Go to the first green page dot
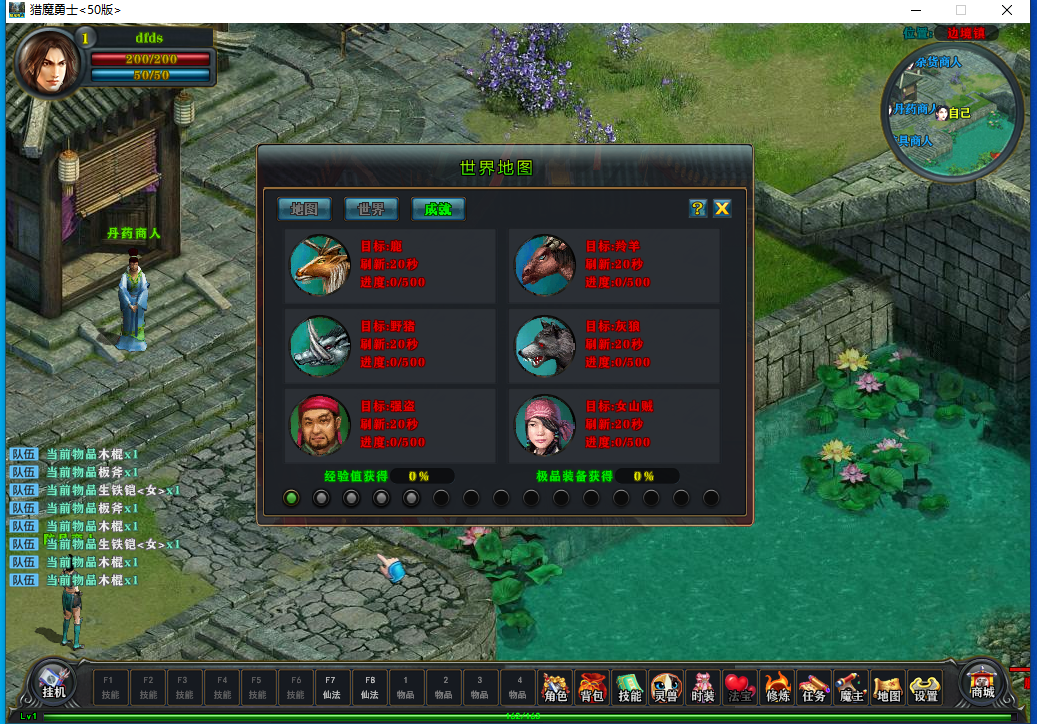 coord(291,497)
